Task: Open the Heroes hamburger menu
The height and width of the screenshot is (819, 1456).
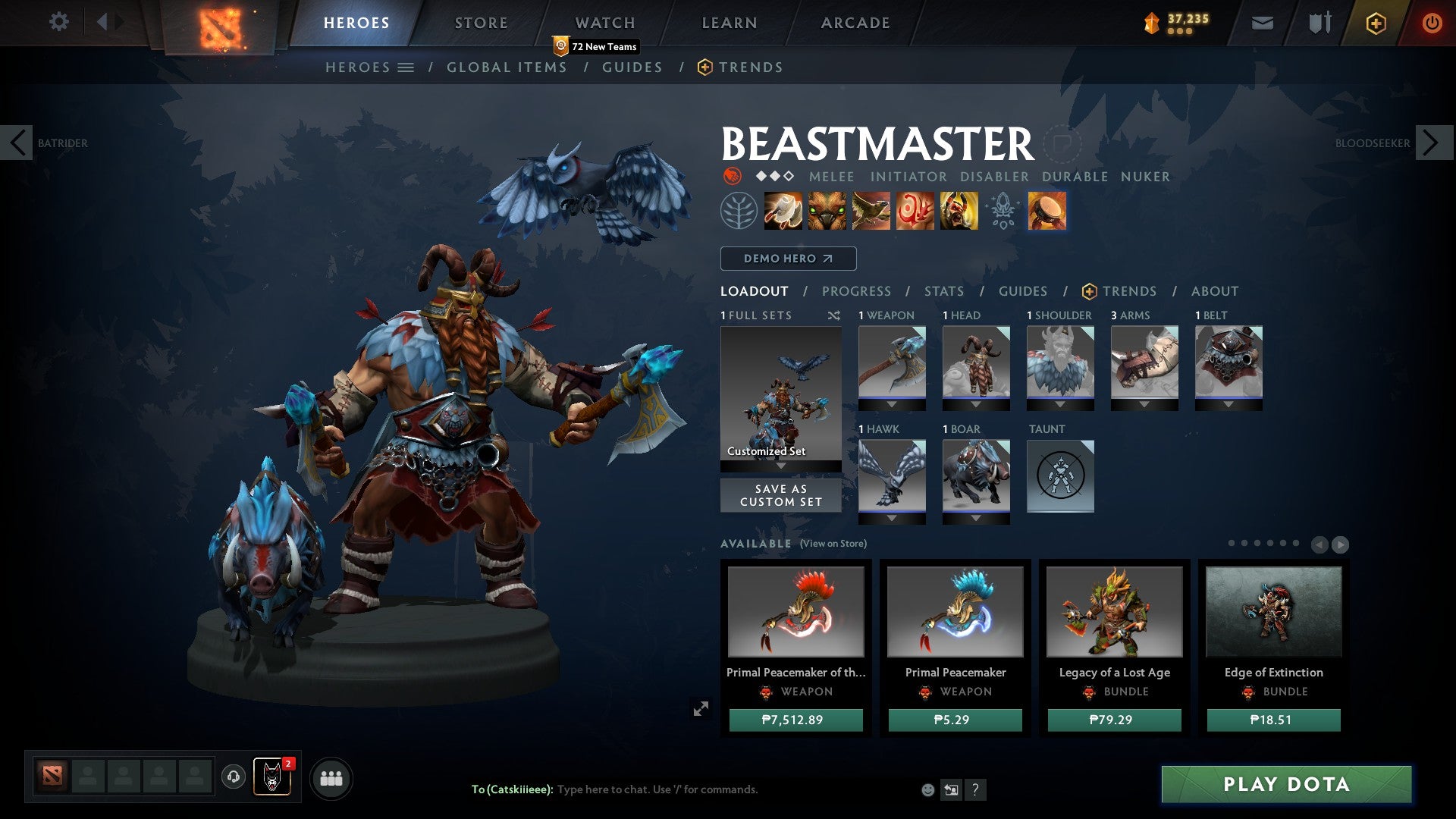Action: 407,67
